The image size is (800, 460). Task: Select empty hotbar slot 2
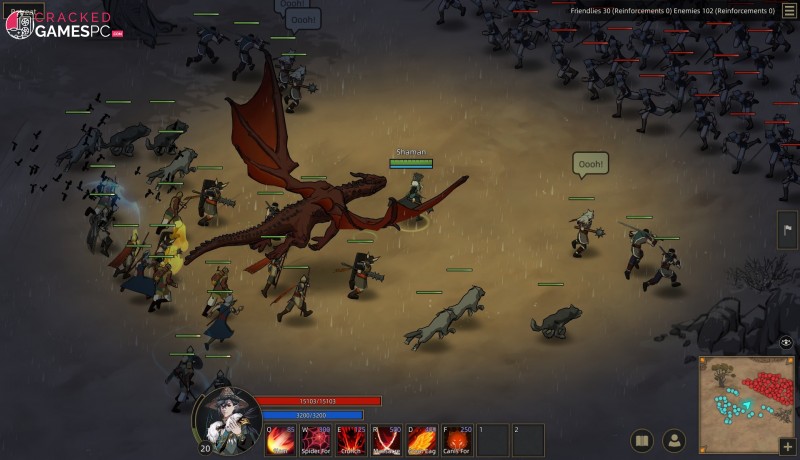point(528,440)
